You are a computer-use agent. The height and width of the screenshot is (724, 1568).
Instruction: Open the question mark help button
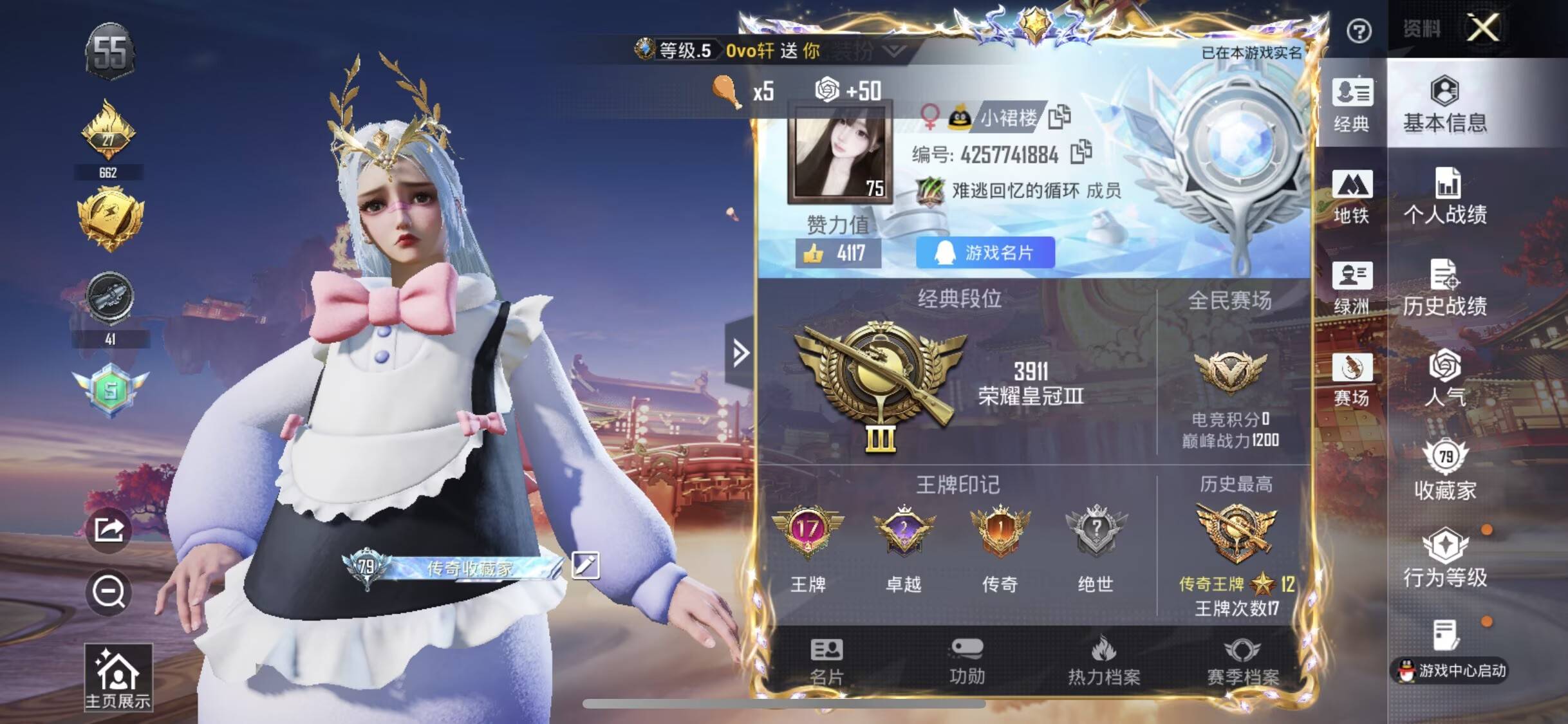pos(1358,31)
